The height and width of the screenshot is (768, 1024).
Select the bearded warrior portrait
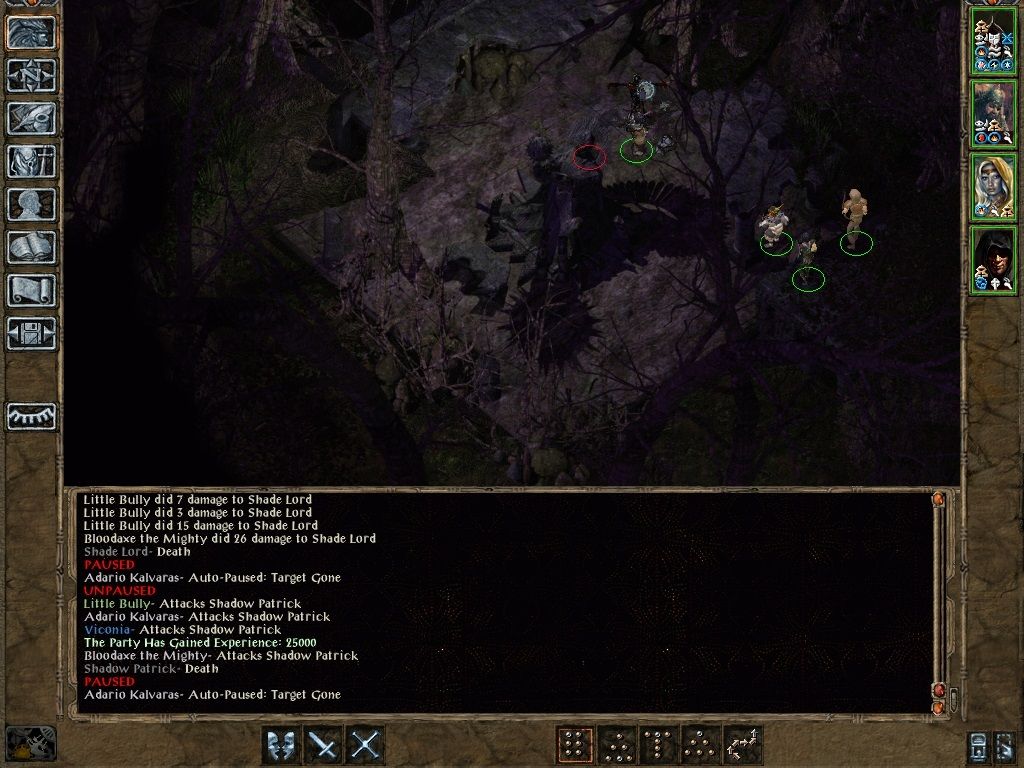[993, 114]
